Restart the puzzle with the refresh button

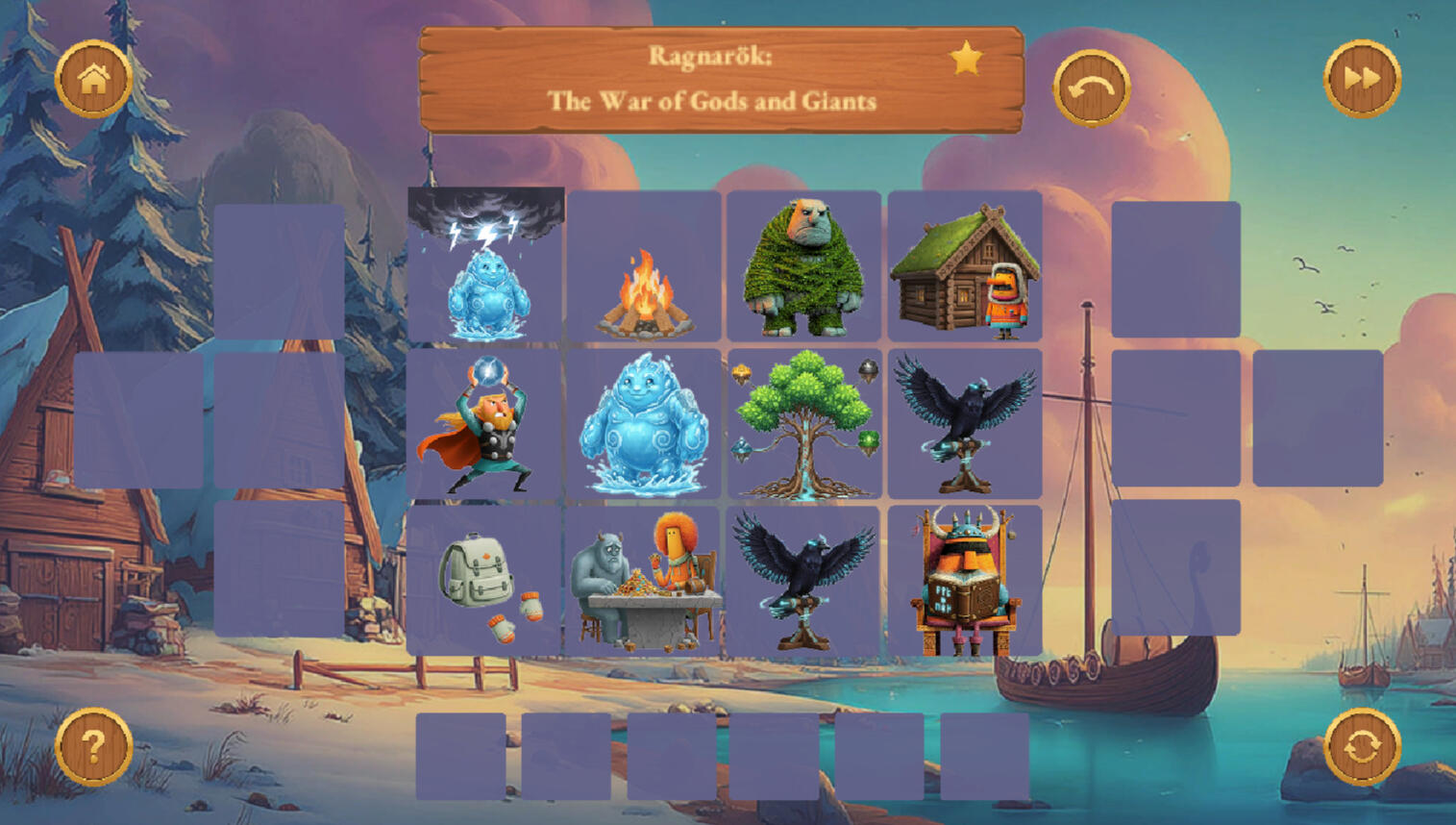point(1362,747)
